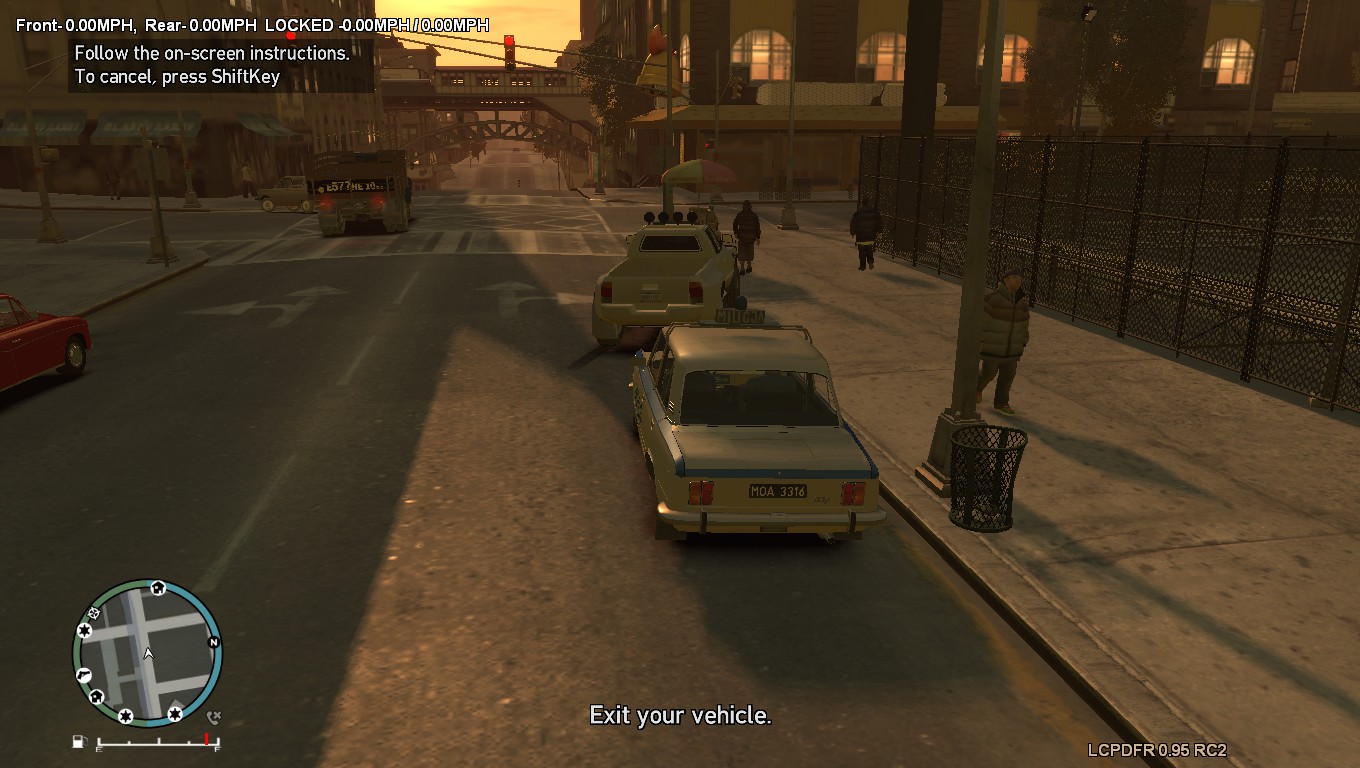Click the crosshair target blip on radar

click(94, 613)
